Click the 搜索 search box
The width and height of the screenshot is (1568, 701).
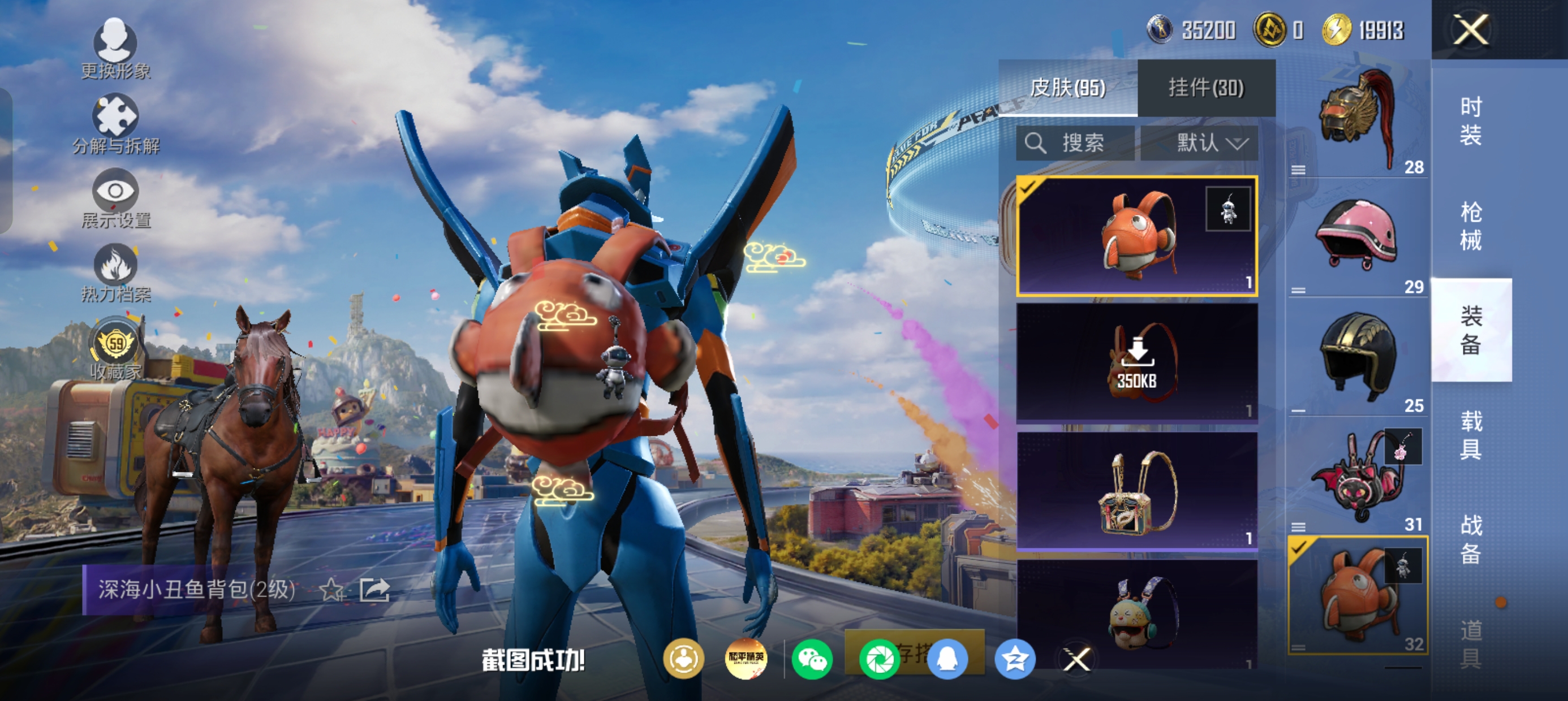point(1075,144)
